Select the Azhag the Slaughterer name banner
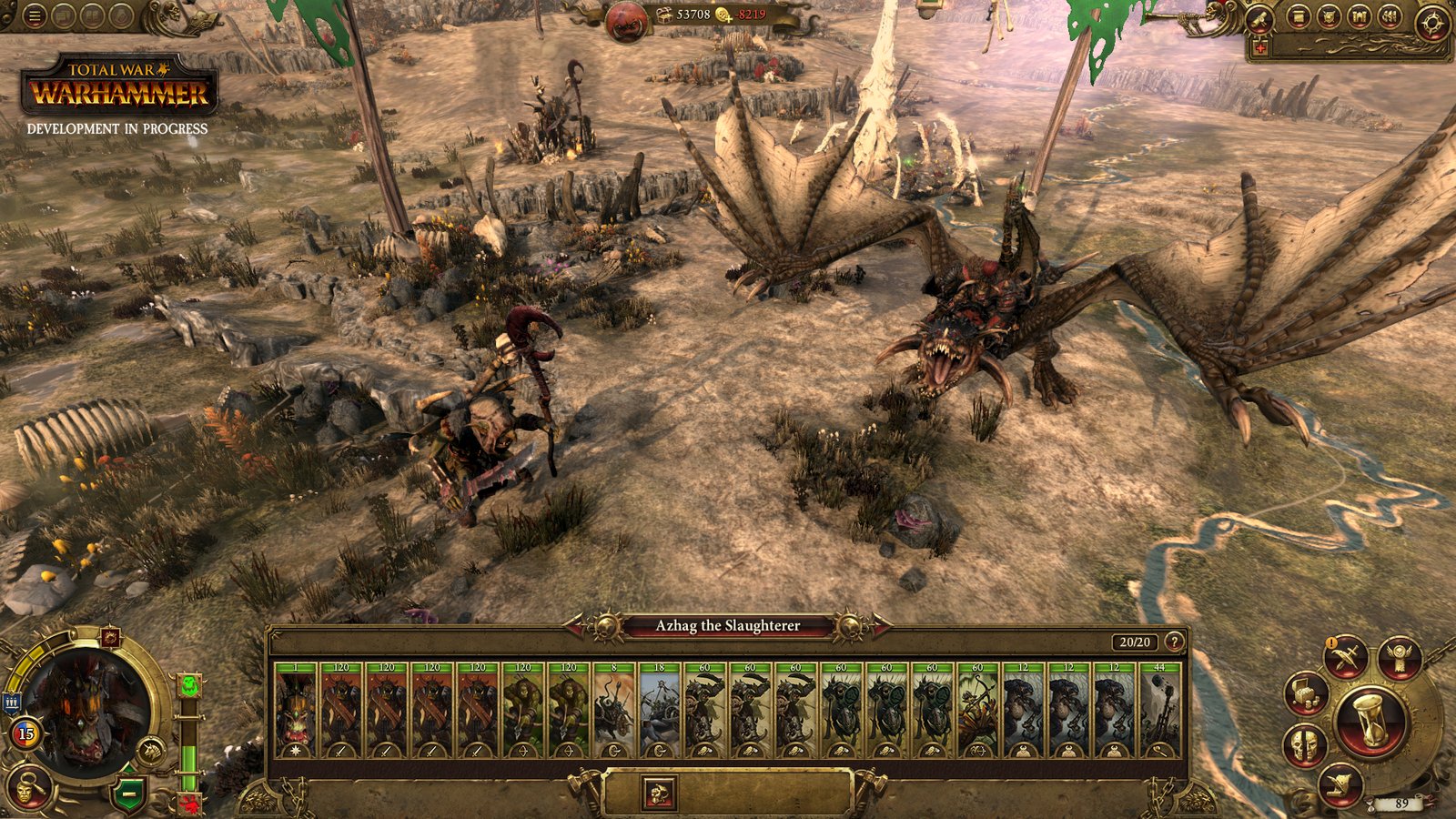1456x819 pixels. point(728,625)
